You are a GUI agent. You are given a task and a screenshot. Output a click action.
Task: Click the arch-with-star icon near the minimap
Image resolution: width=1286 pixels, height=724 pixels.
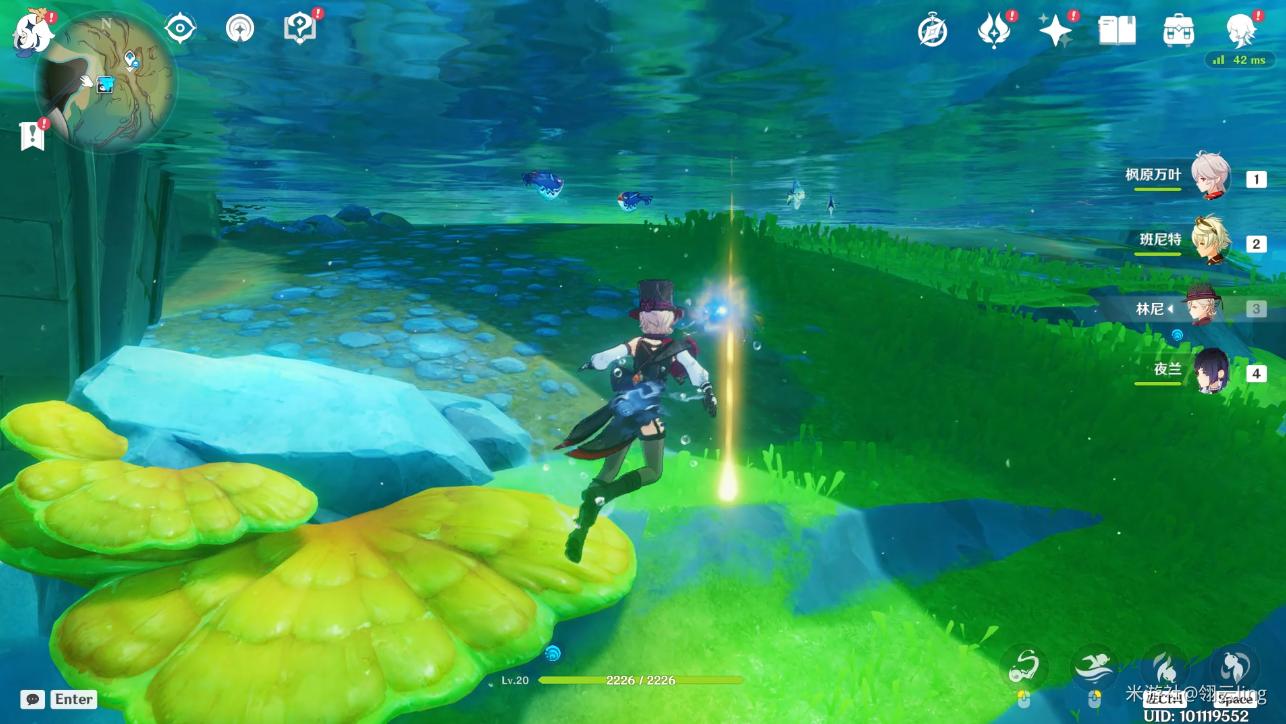point(239,29)
